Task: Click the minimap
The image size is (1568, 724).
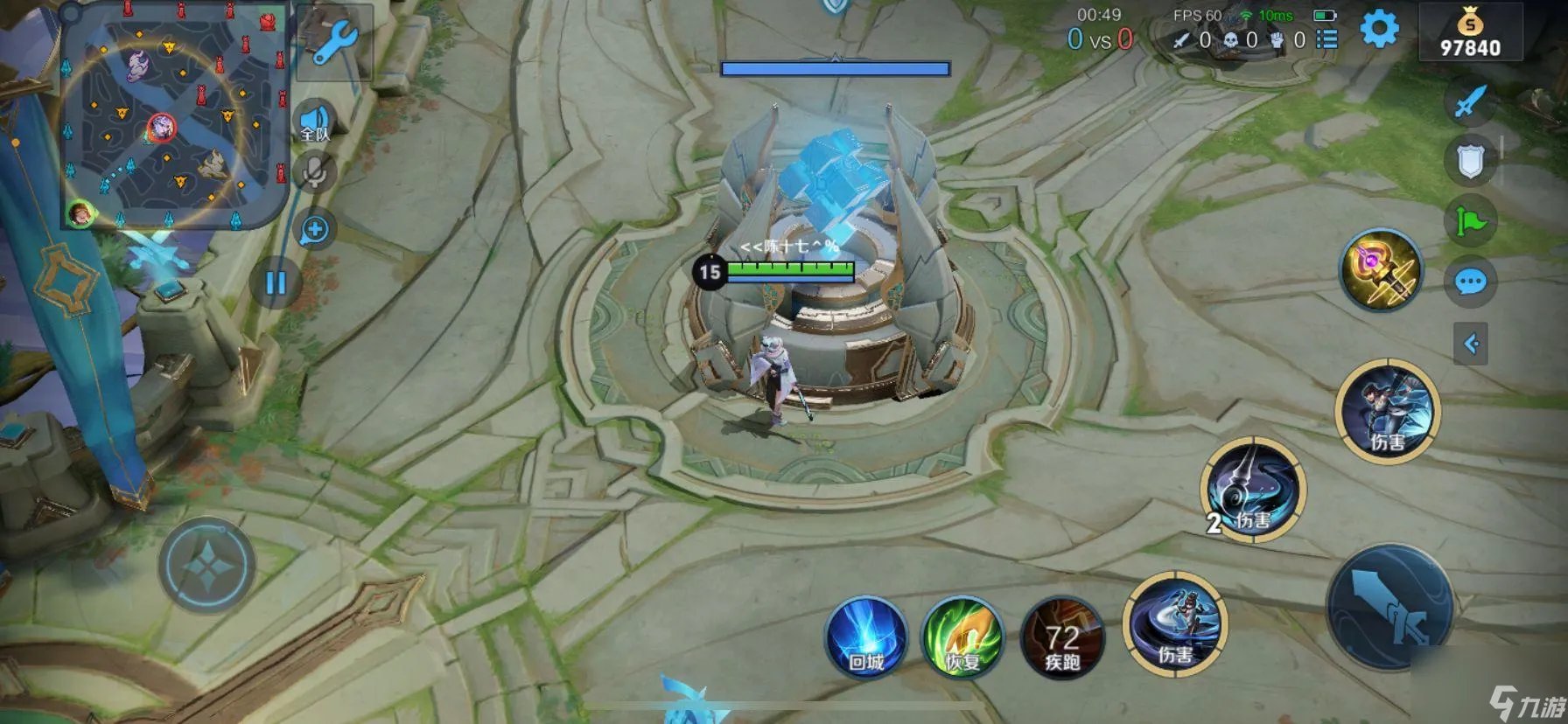Action: (x=173, y=118)
